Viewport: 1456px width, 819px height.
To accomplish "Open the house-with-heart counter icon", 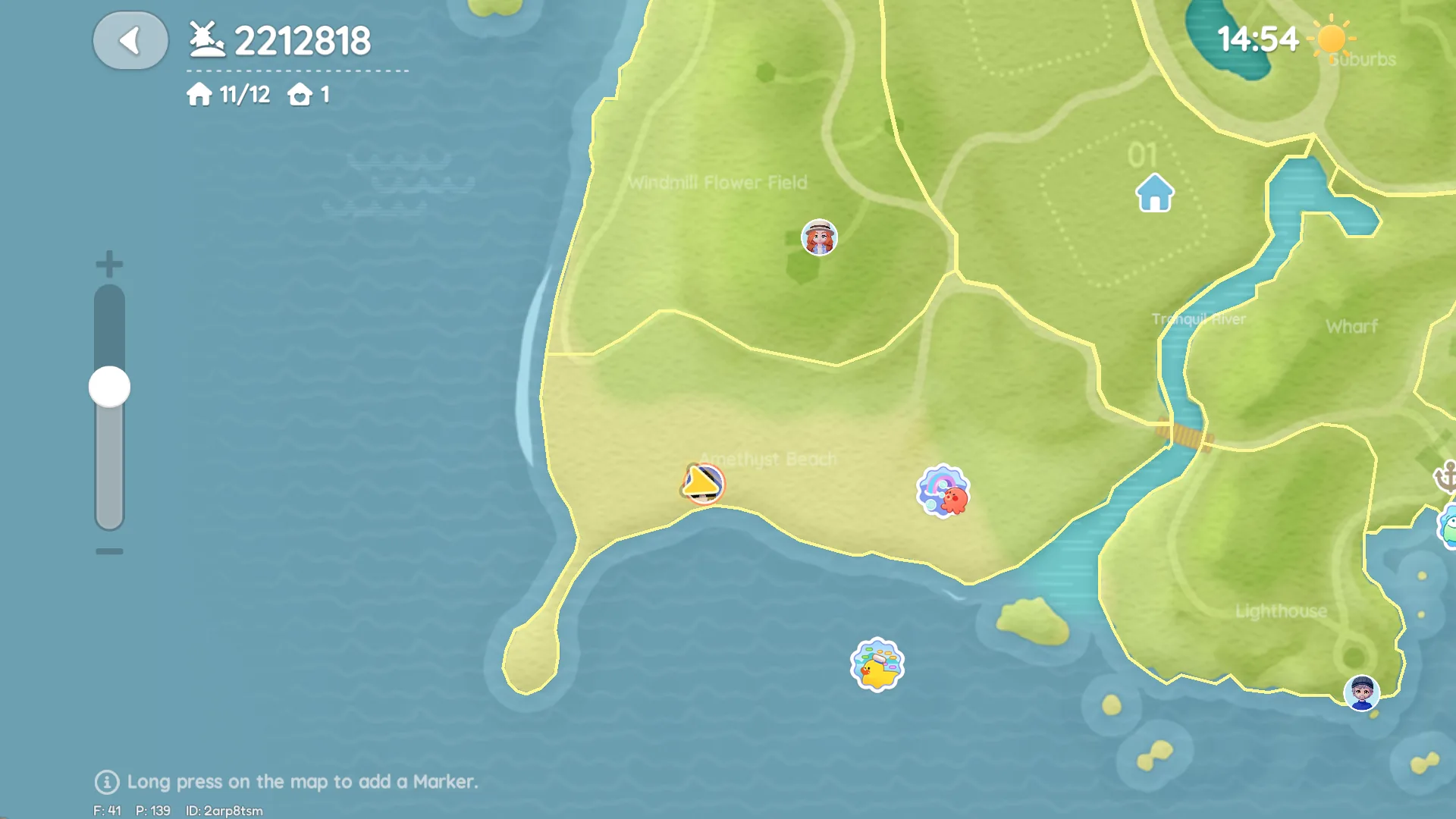I will [x=301, y=95].
